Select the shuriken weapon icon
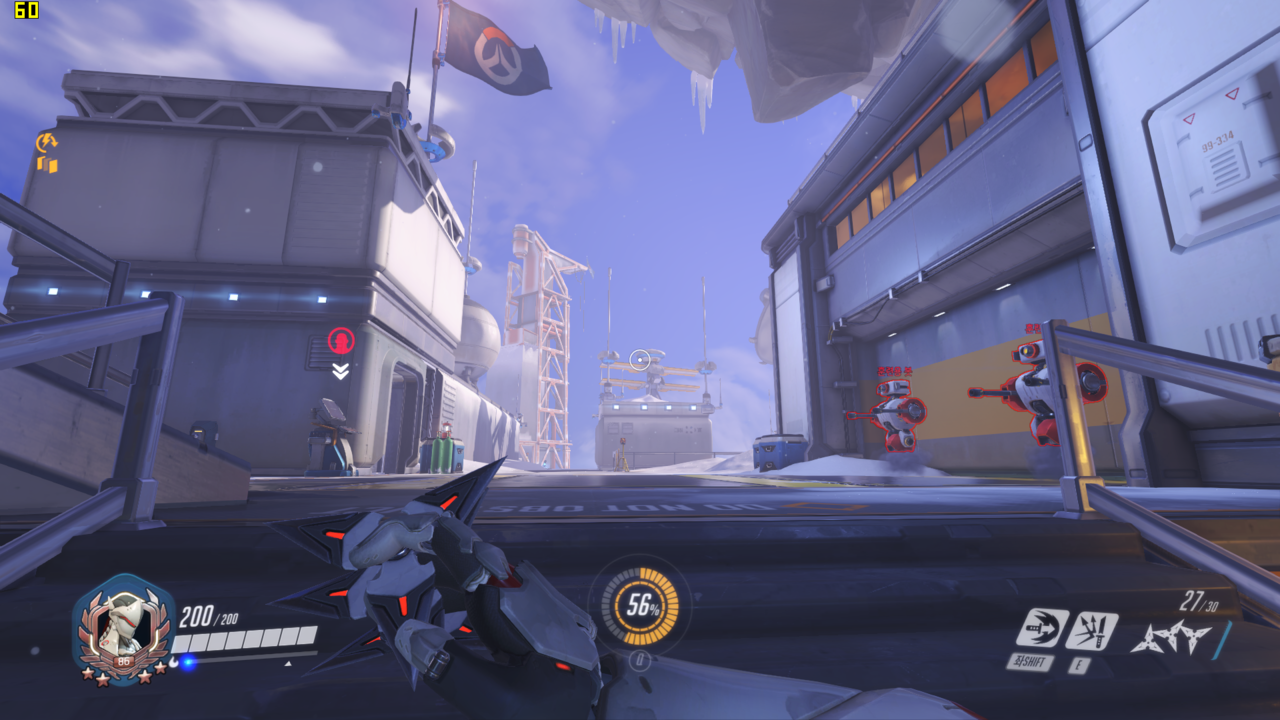The image size is (1280, 720). pyautogui.click(x=1171, y=636)
